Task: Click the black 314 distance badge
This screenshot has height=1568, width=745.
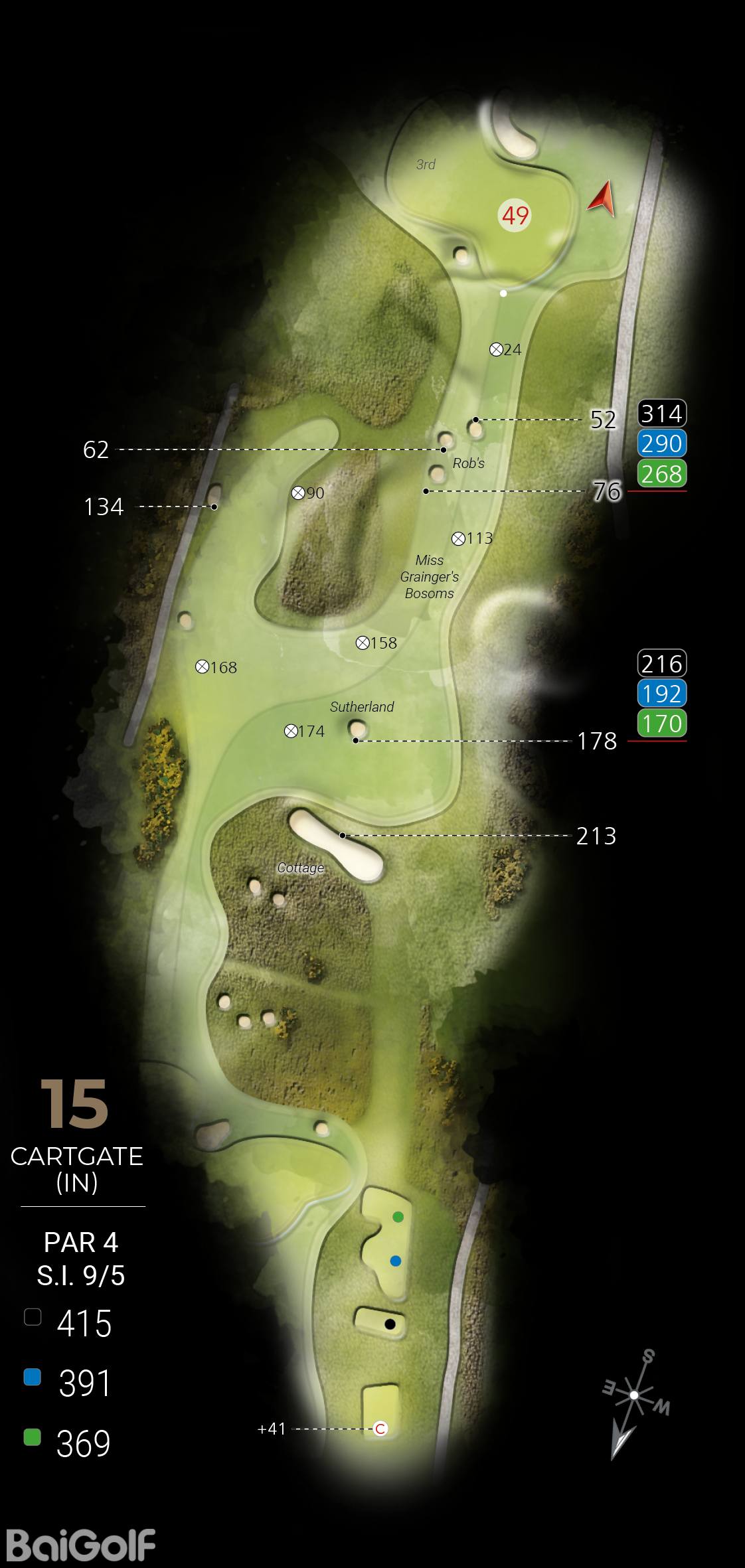Action: pos(661,414)
